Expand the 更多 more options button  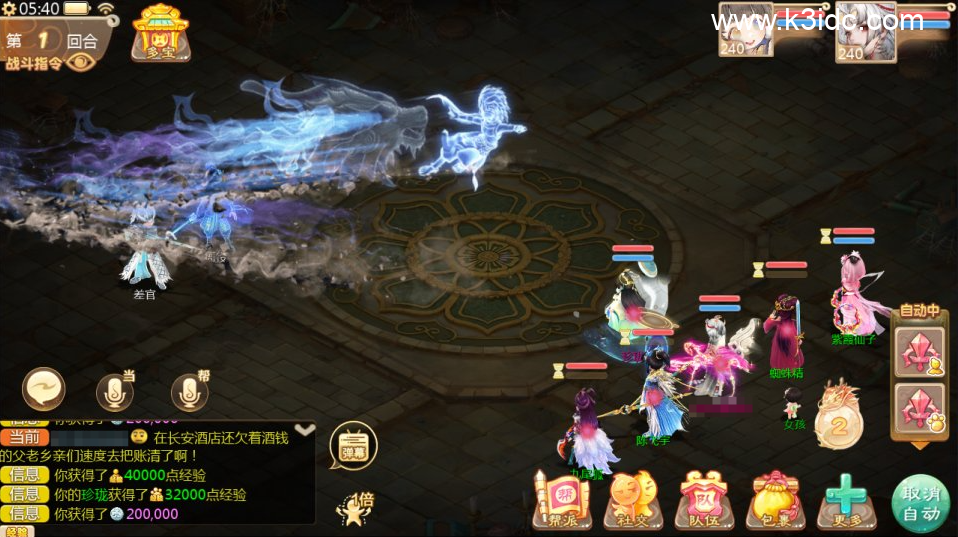point(847,500)
